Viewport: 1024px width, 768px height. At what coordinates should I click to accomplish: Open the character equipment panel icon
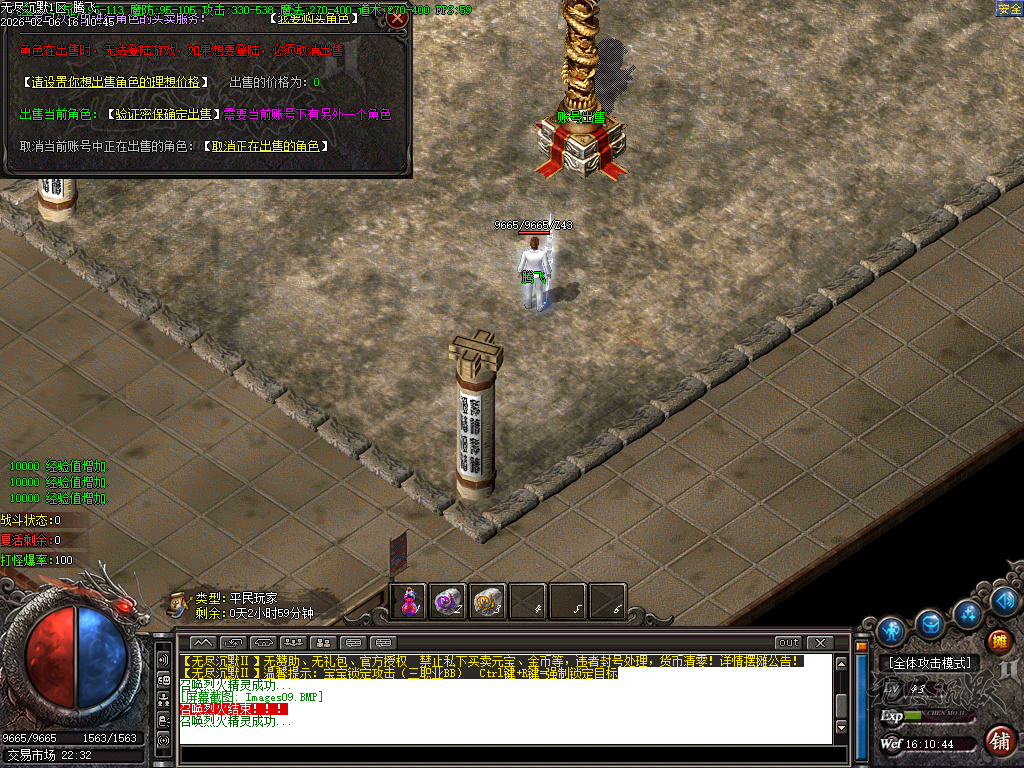coord(890,630)
